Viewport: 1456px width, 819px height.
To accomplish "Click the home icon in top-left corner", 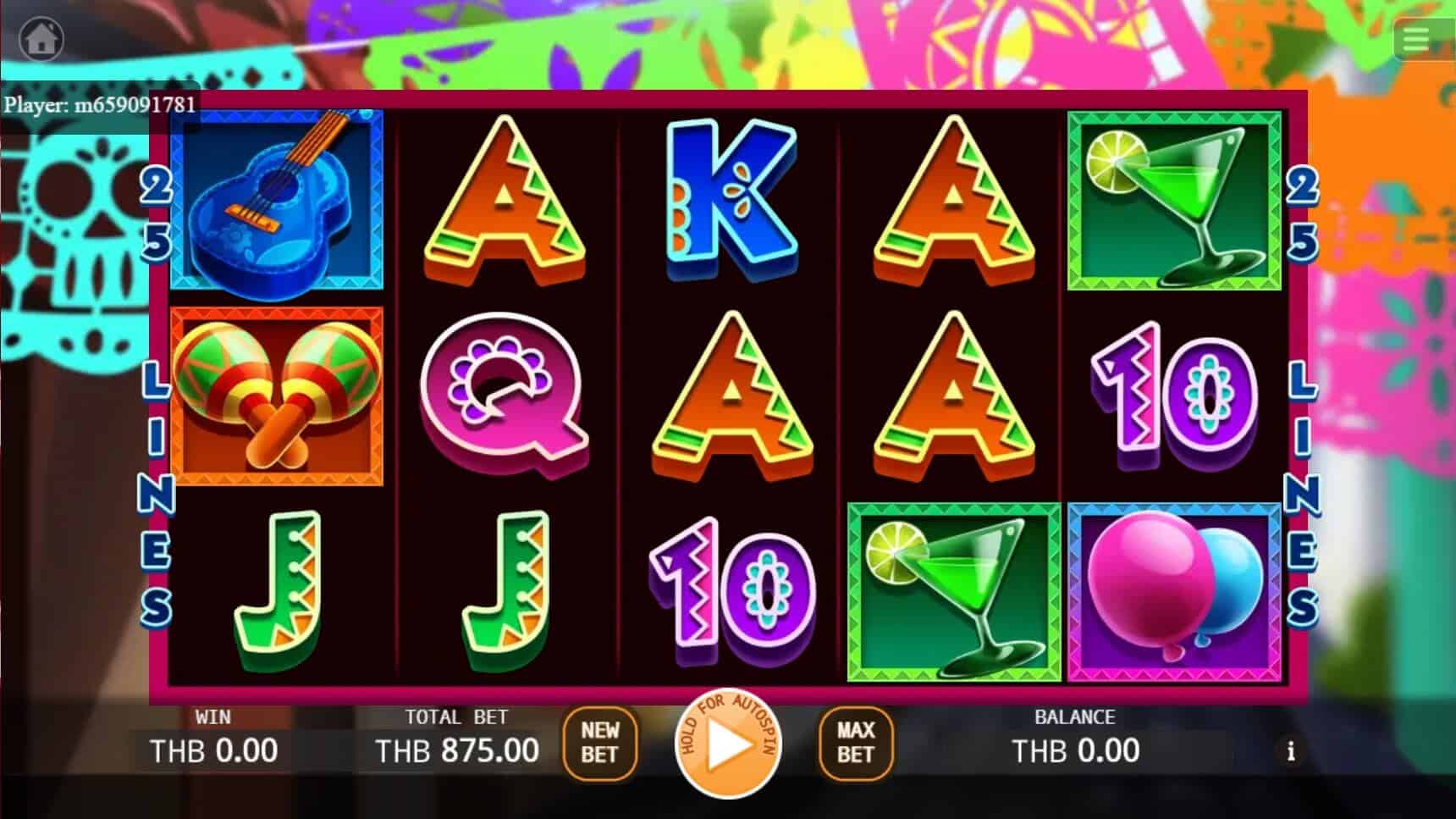I will click(41, 39).
